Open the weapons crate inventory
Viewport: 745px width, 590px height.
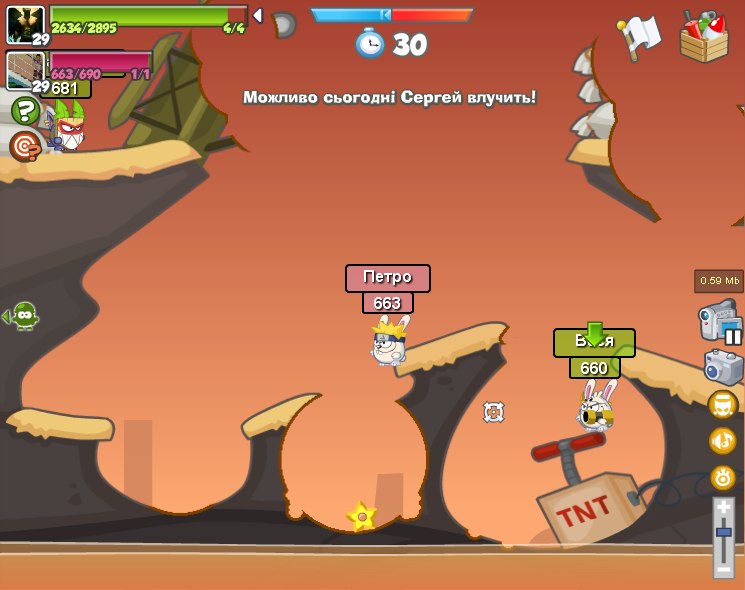coord(704,38)
